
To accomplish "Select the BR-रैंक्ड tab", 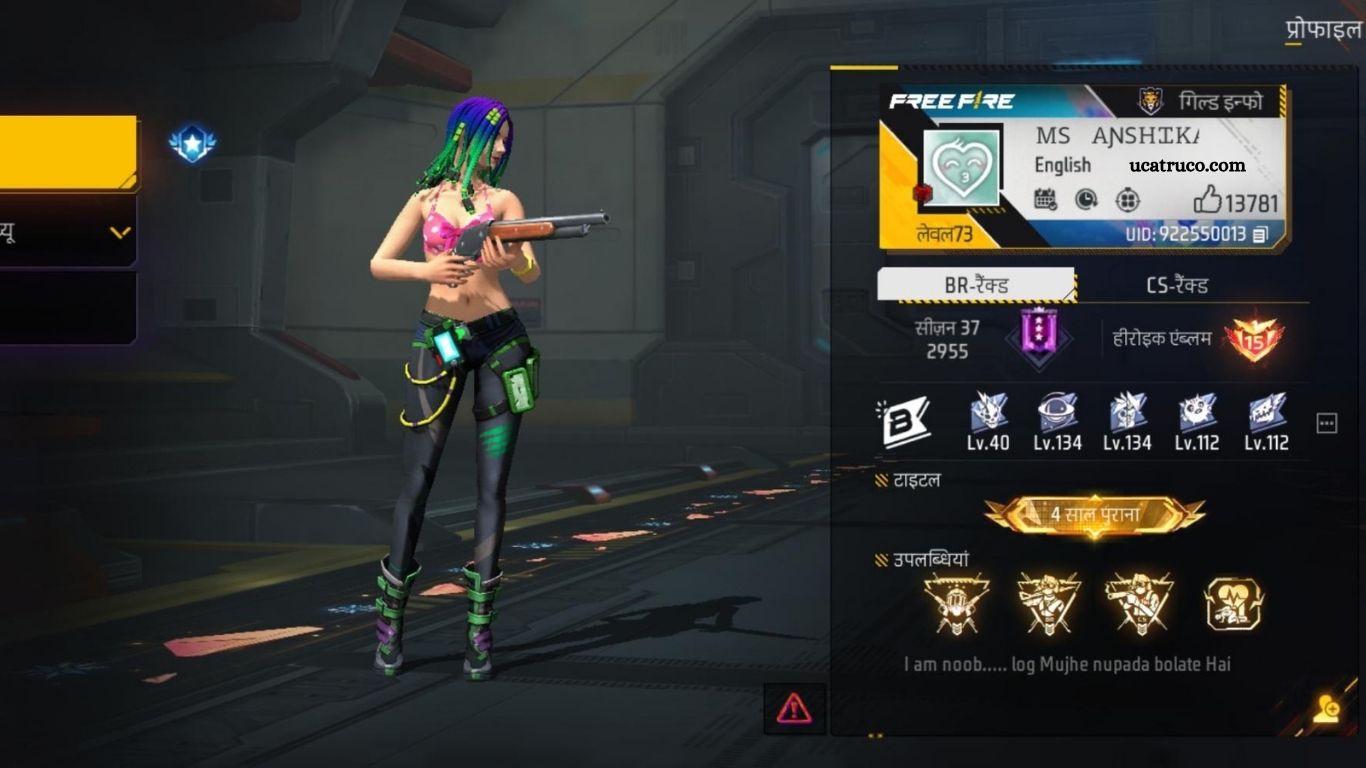I will [976, 286].
